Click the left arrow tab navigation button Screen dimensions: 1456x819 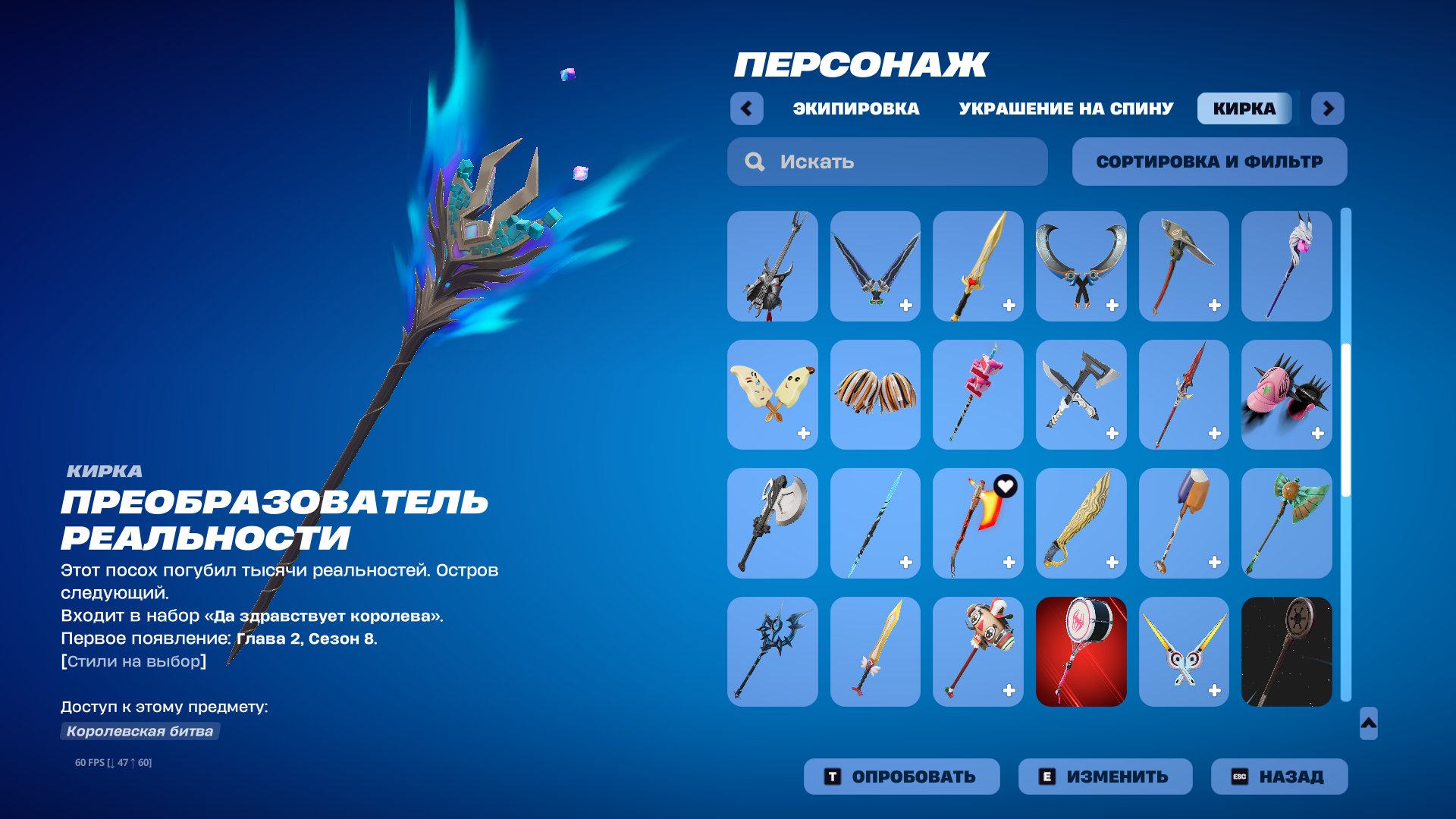747,108
